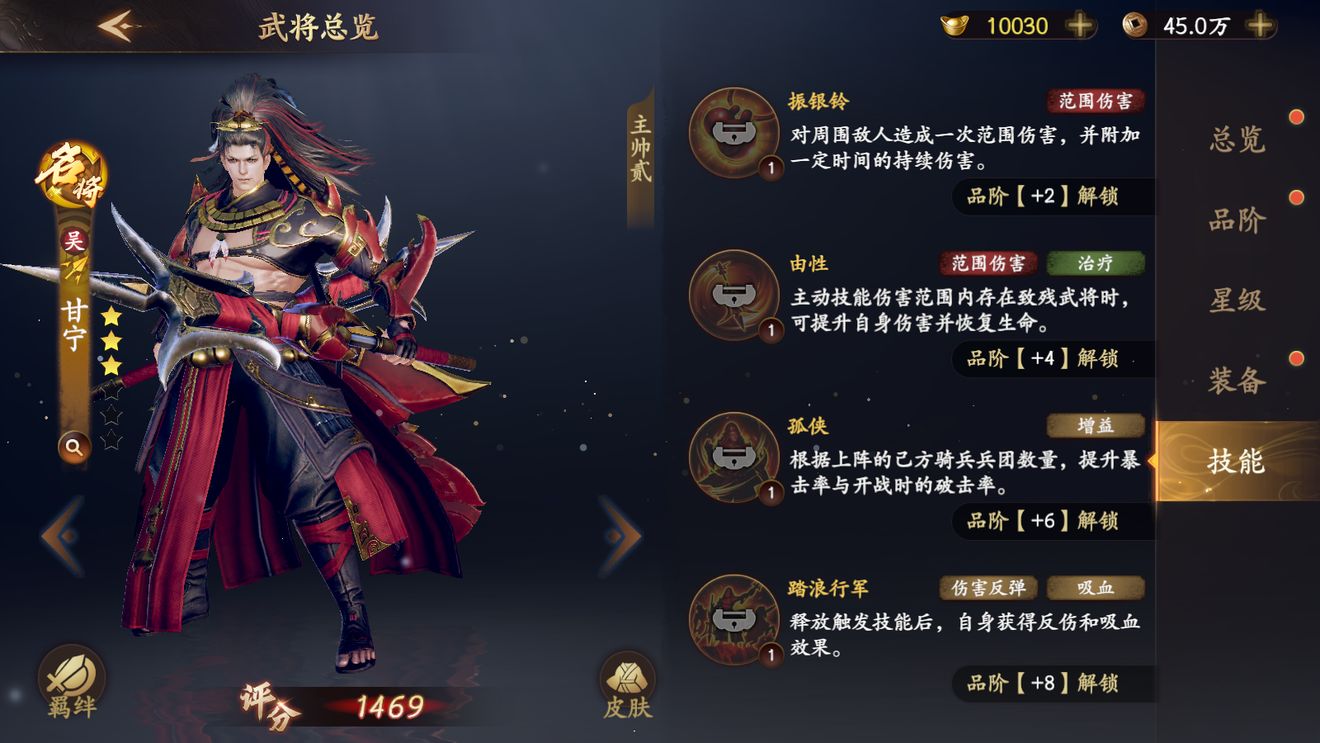Click the magnifier icon below the star rating
Viewport: 1320px width, 743px height.
(73, 447)
